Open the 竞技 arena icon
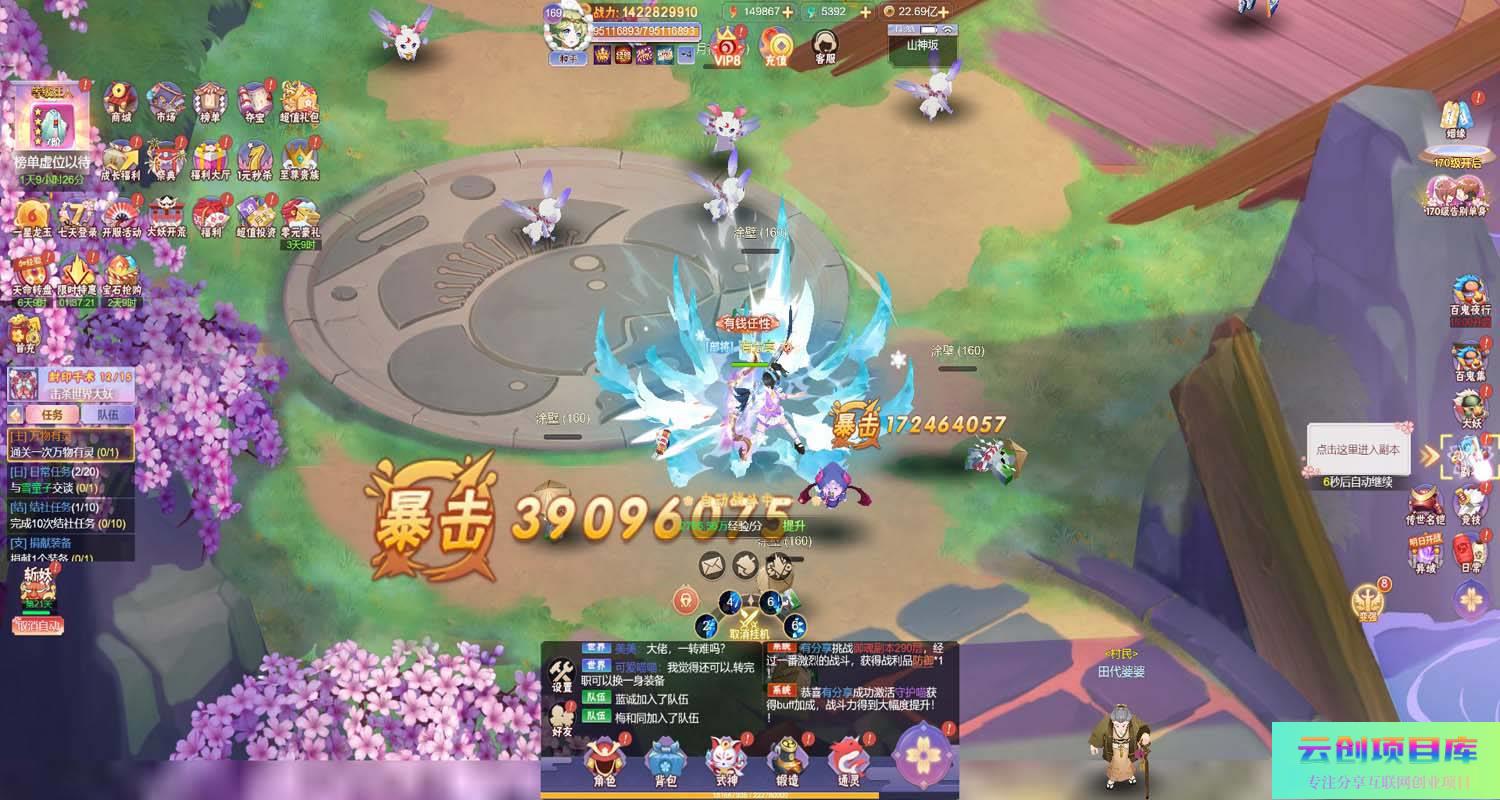Screen dimensions: 1500x800 pos(1470,503)
